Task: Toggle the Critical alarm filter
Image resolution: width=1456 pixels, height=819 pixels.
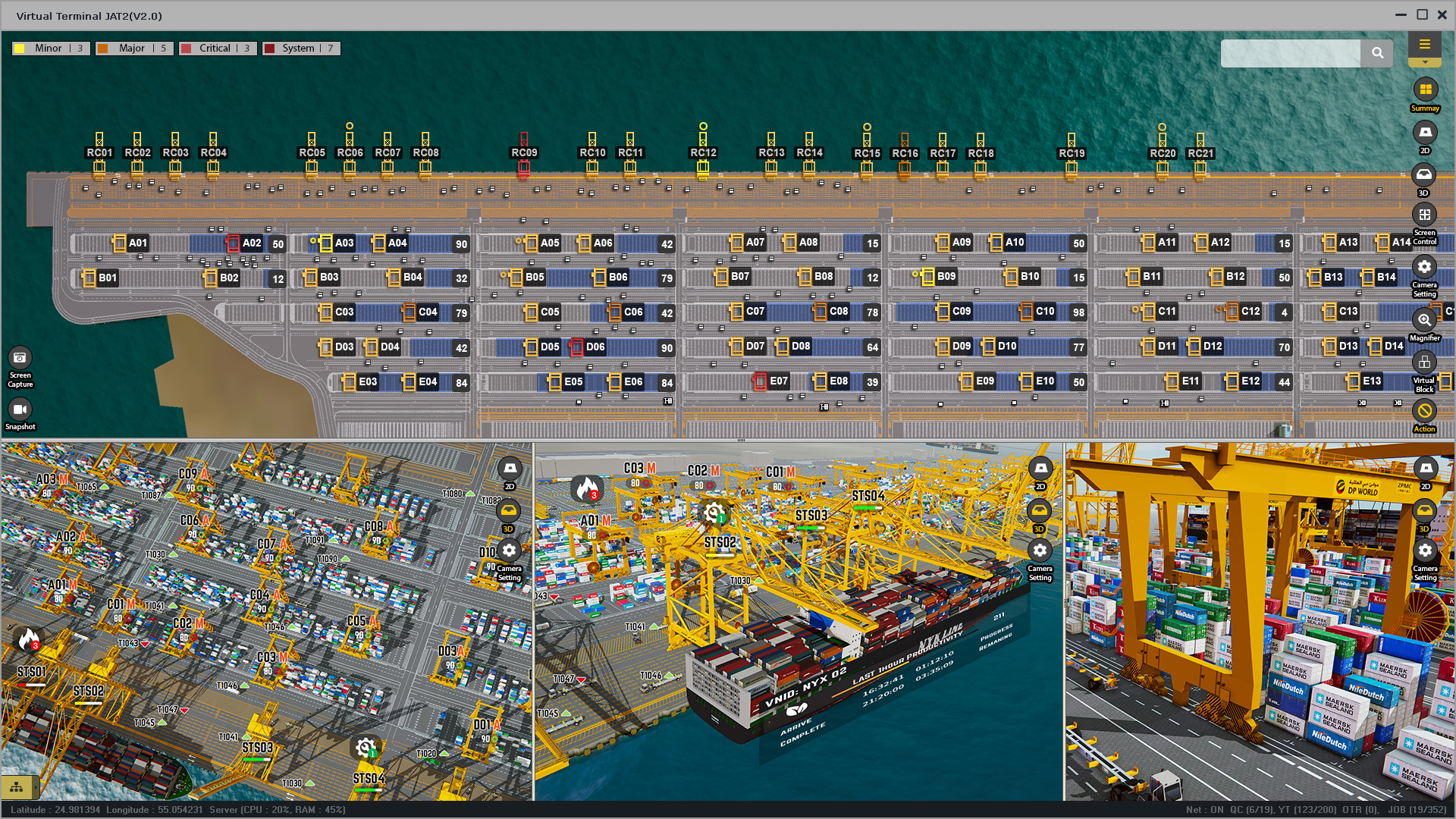Action: coord(217,49)
